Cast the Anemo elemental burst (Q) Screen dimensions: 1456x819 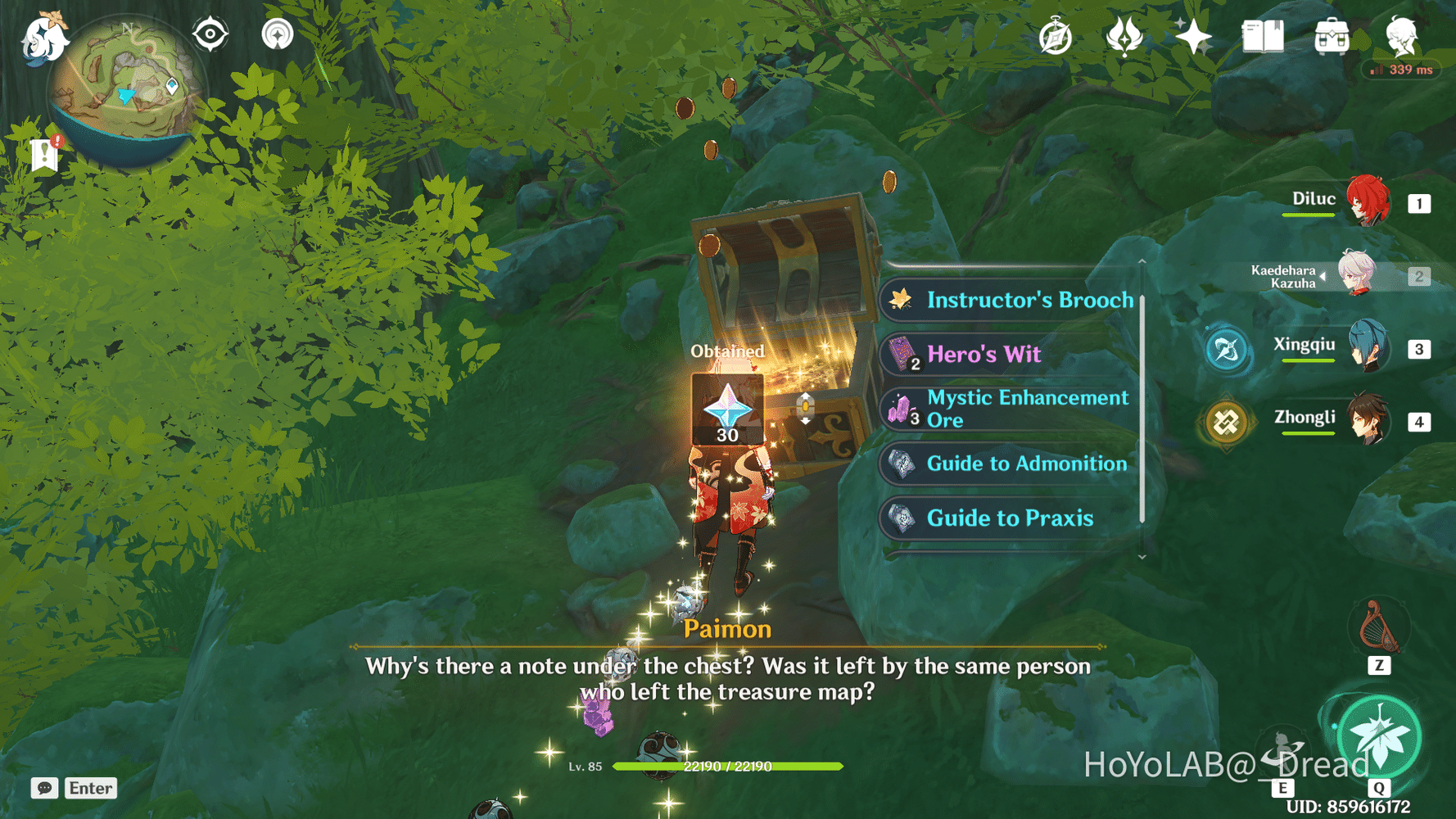coord(1379,735)
